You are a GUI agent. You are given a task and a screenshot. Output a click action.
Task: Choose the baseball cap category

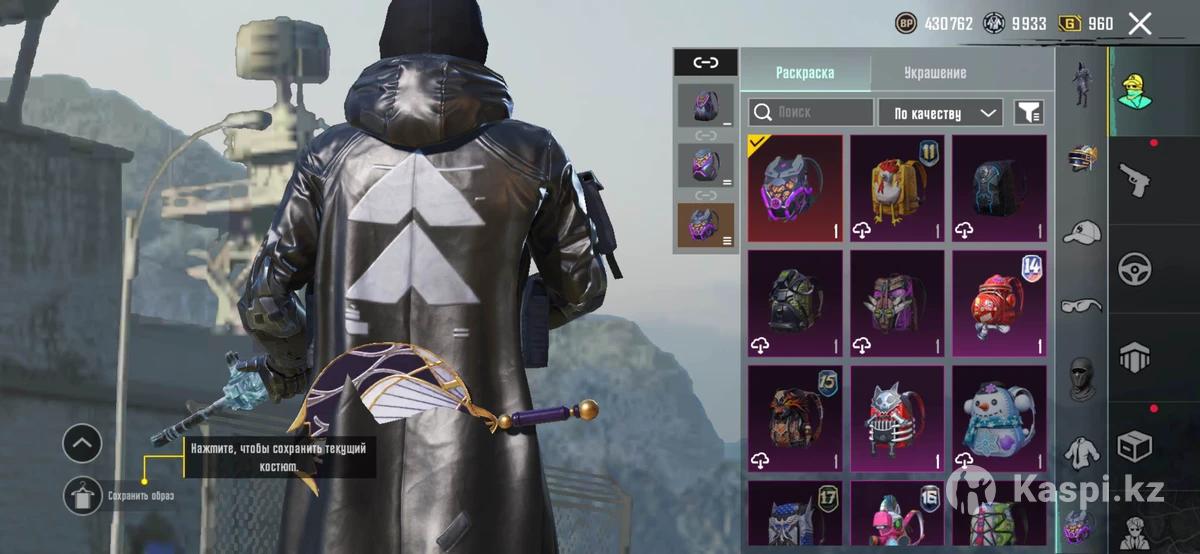[1081, 232]
